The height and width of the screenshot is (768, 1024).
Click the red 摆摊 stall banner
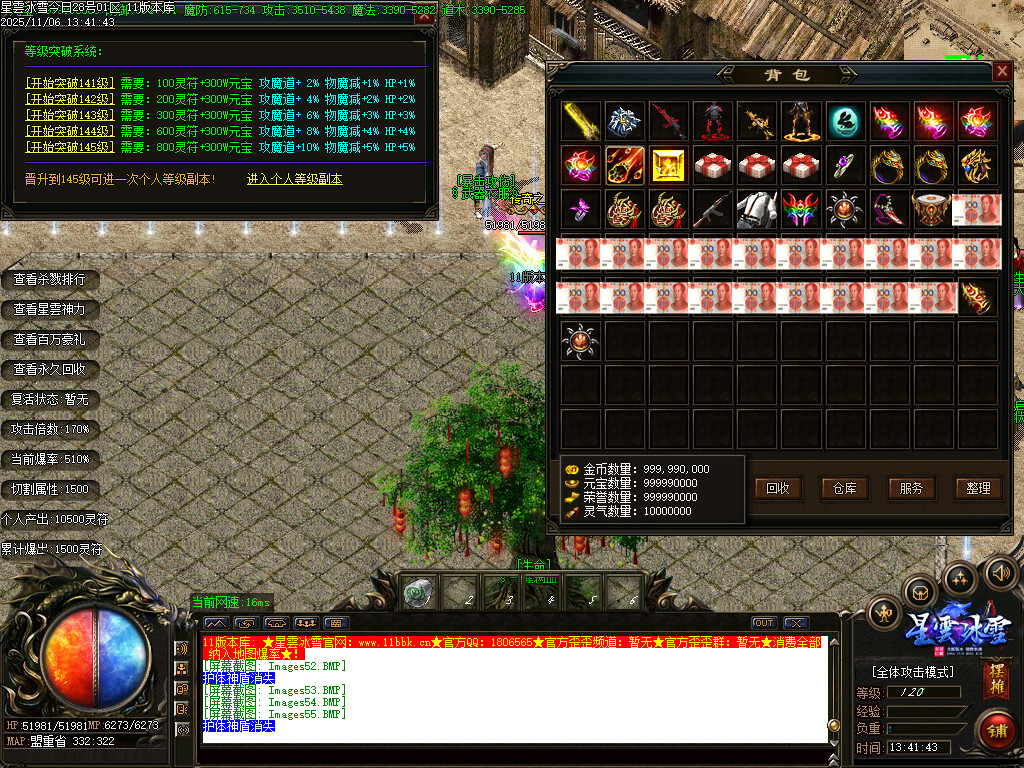tap(996, 680)
